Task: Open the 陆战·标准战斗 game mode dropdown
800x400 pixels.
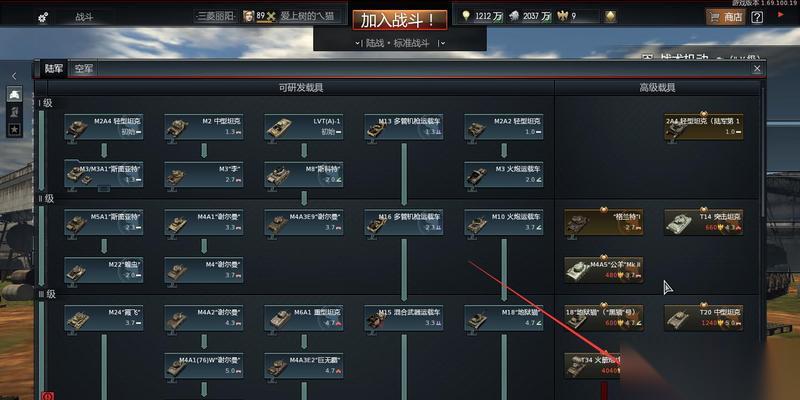Action: 398,43
